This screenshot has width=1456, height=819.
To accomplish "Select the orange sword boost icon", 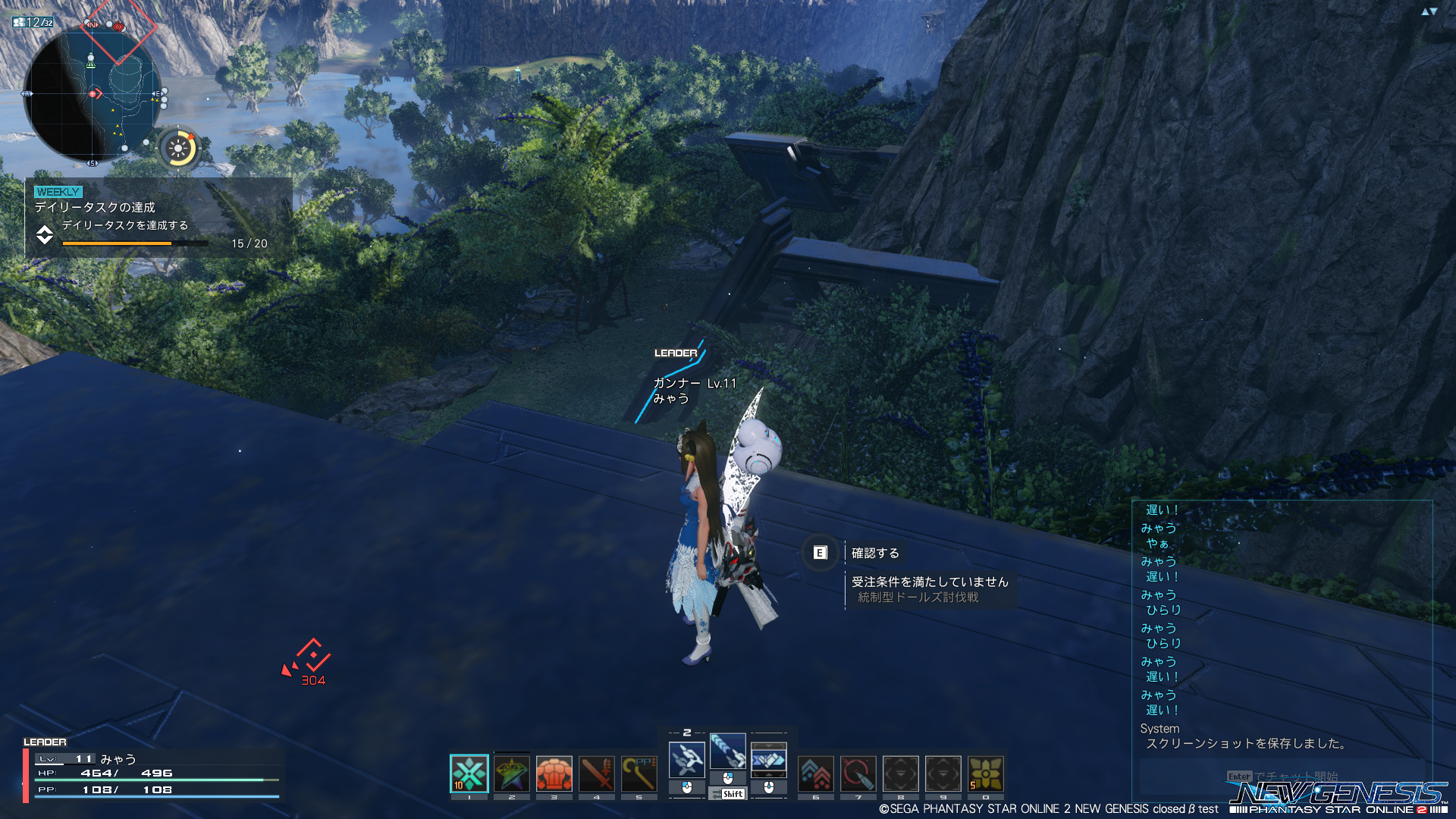I will click(x=597, y=773).
